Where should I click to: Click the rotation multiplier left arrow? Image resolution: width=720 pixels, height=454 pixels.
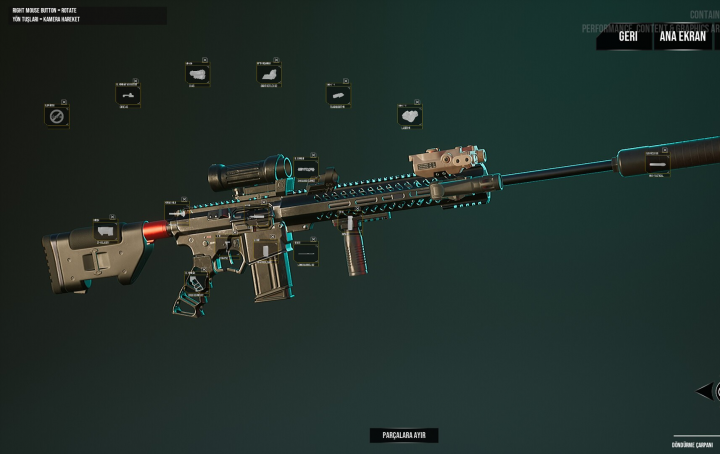tap(703, 391)
